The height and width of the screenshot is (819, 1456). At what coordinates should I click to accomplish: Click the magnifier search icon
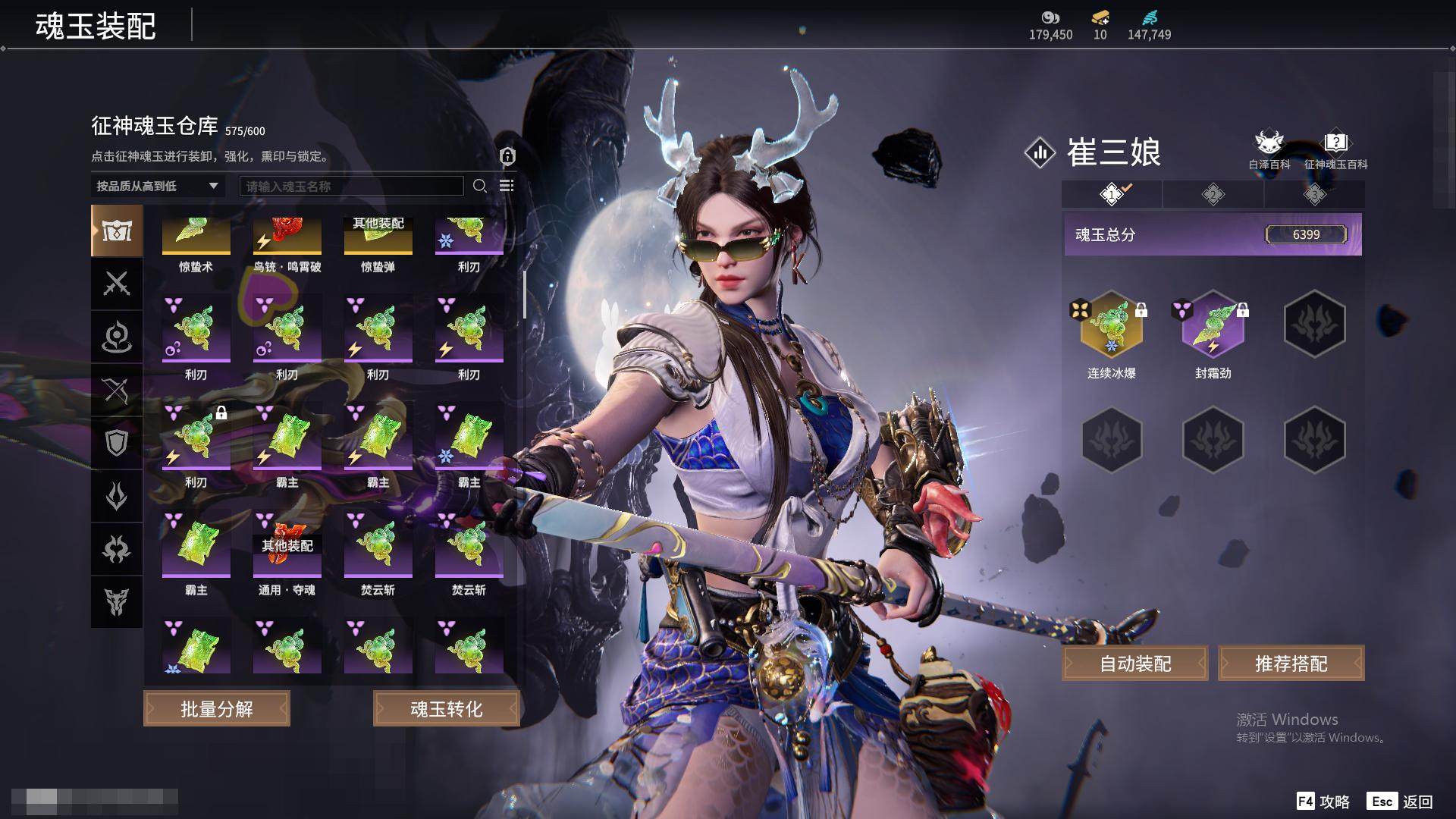point(479,186)
